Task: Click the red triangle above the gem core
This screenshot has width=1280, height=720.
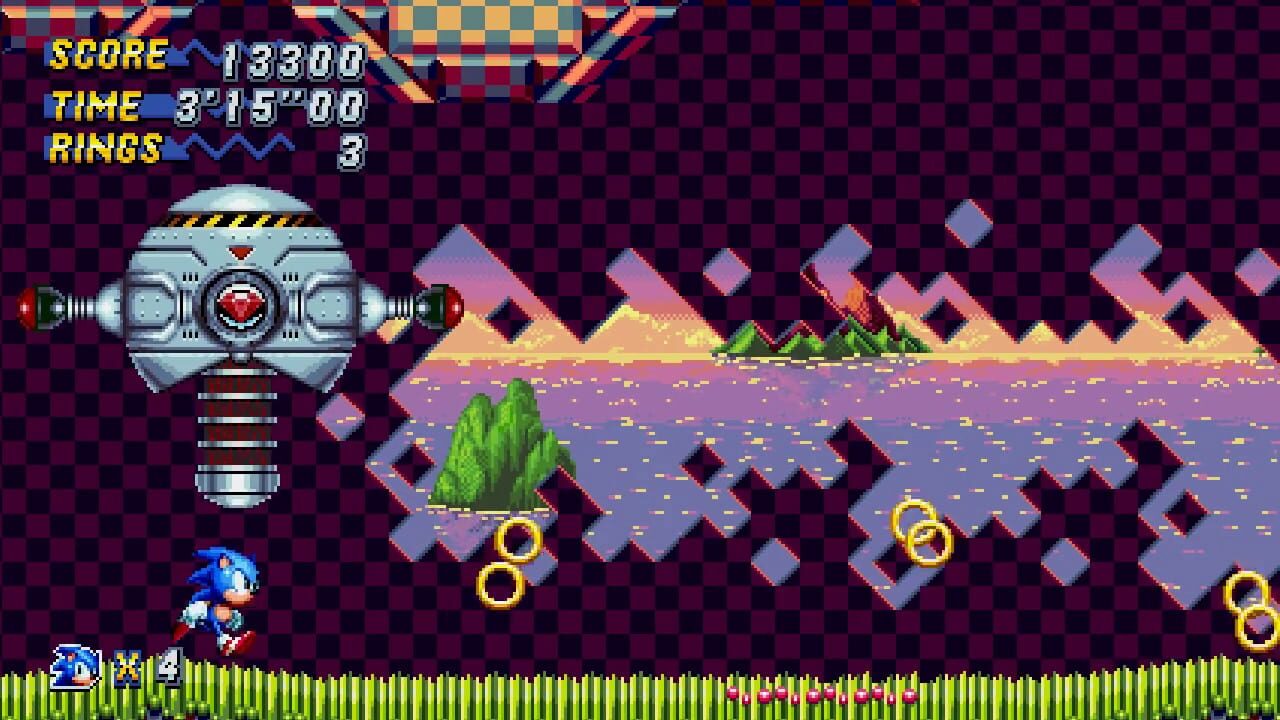Action: pyautogui.click(x=240, y=252)
